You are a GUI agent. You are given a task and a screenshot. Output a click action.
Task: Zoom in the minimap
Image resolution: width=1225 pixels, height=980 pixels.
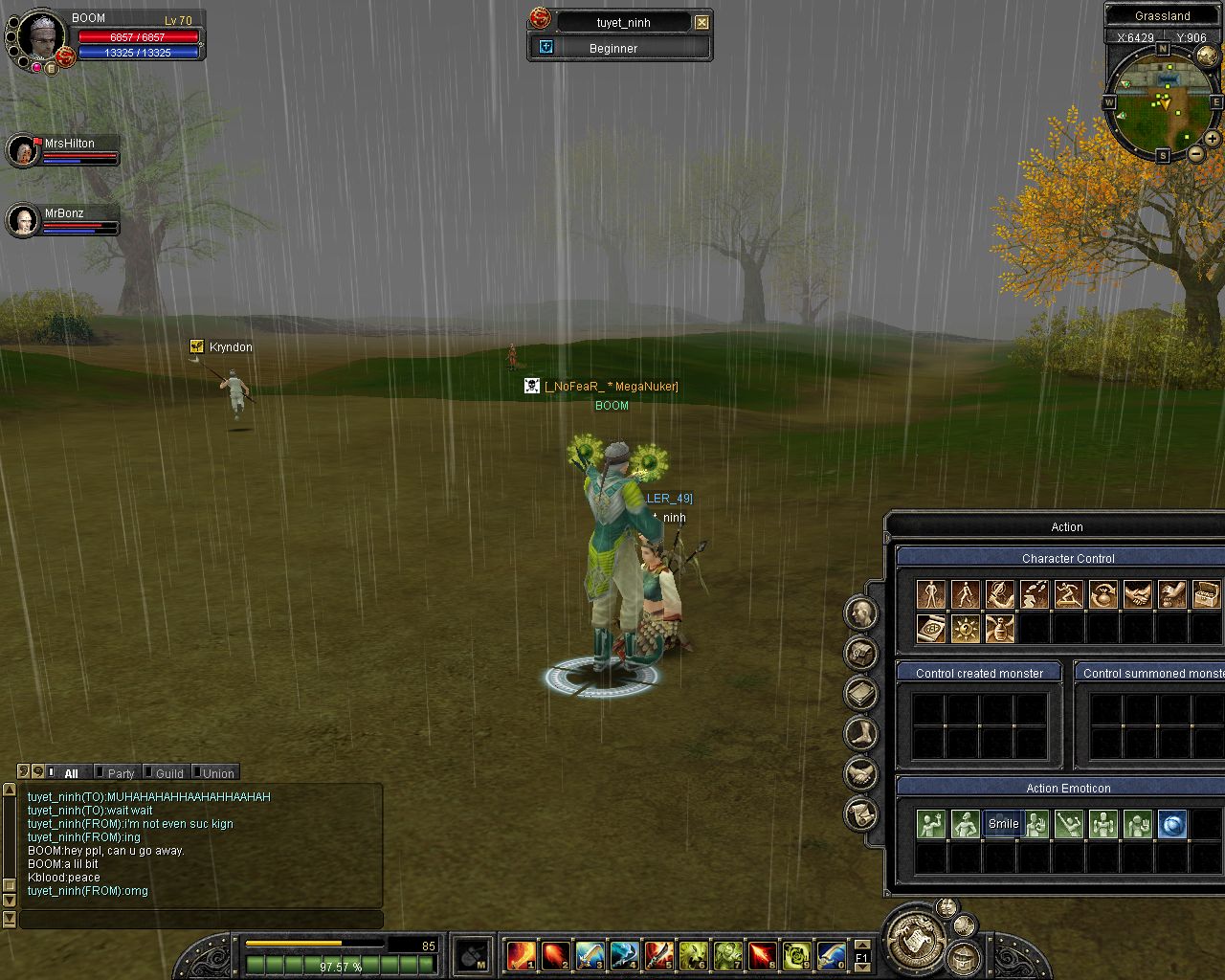tap(1212, 139)
